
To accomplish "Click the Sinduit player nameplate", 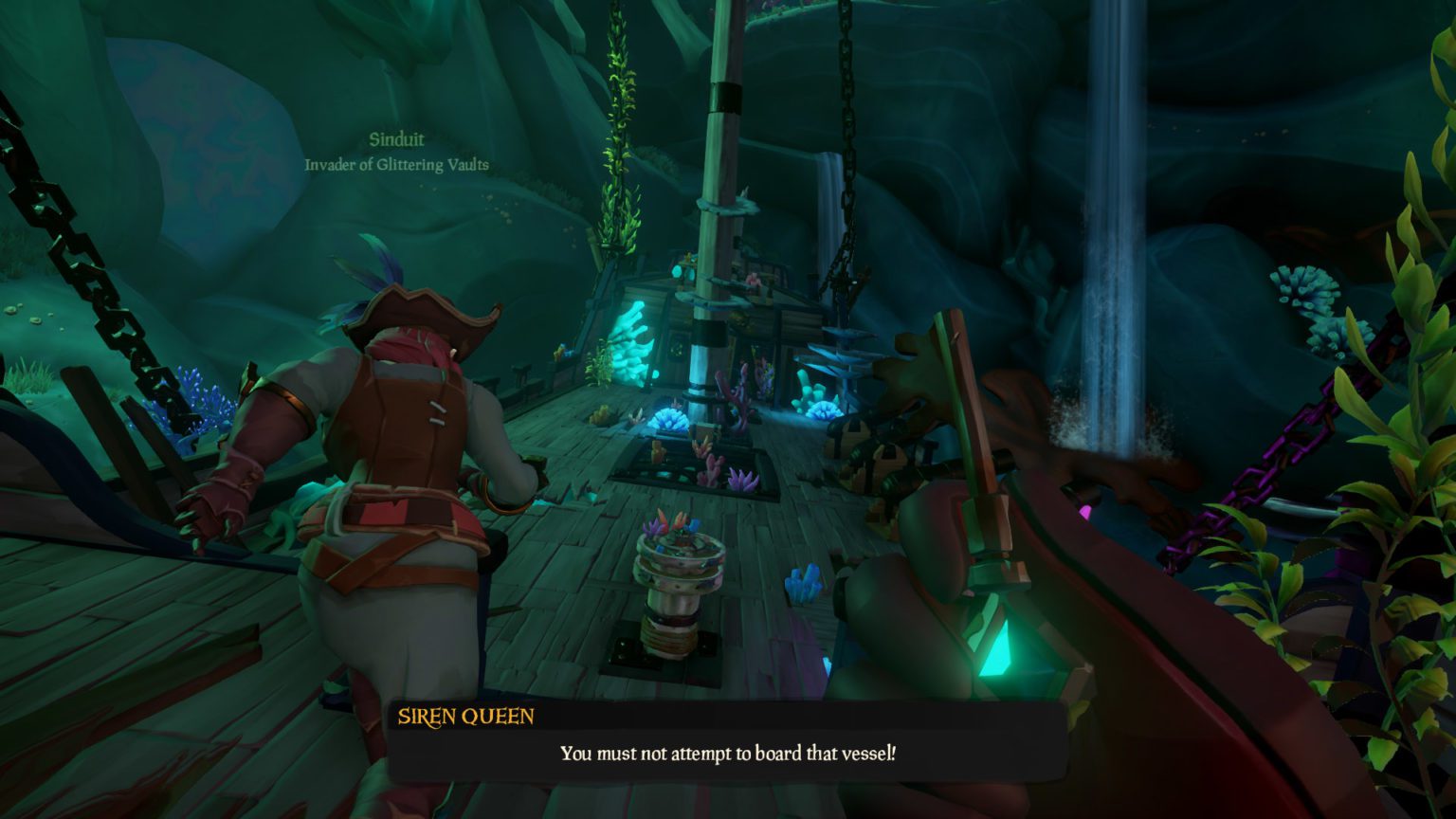I will pos(397,138).
